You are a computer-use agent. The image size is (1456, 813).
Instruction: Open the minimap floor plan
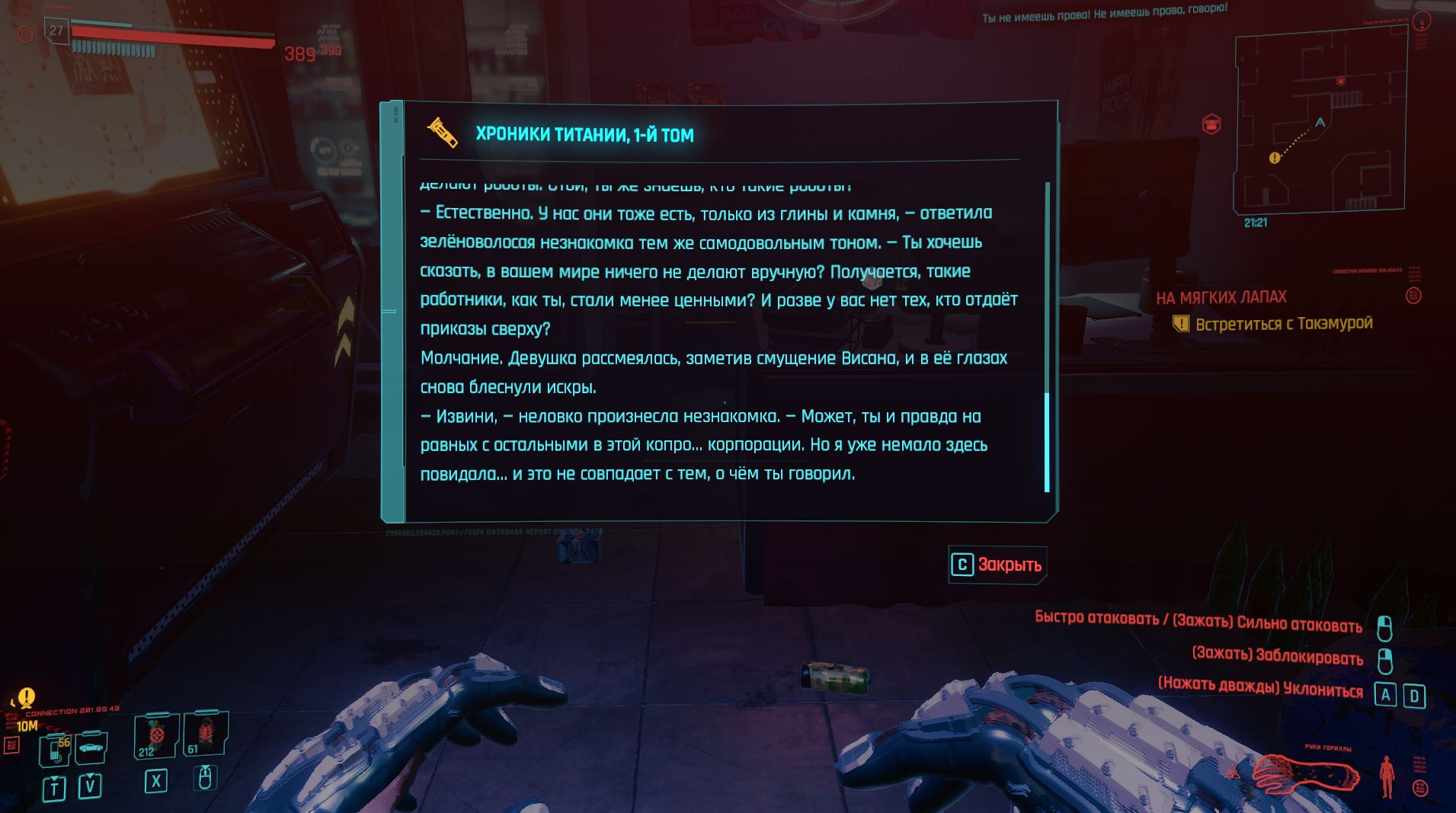1319,123
